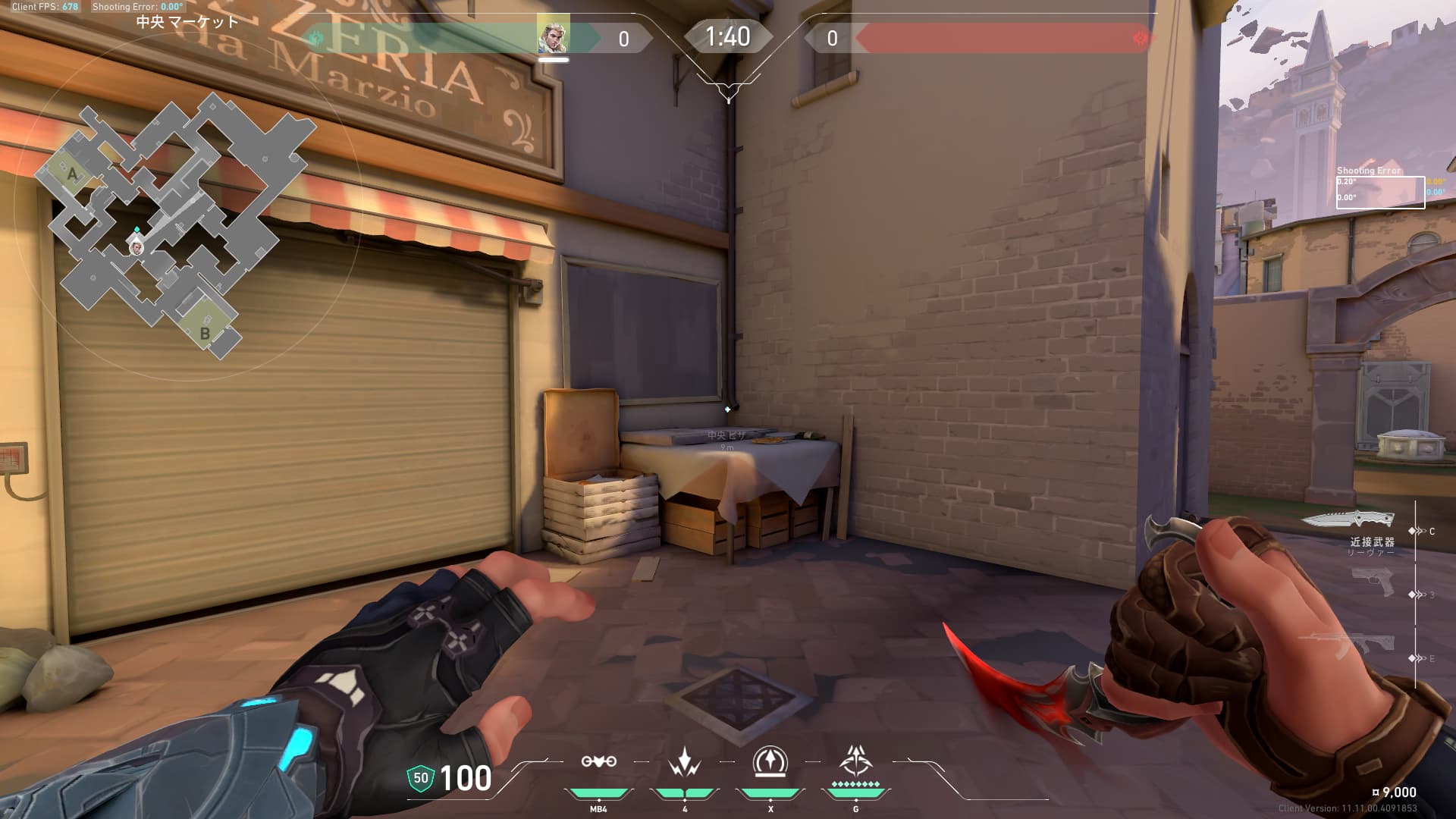The image size is (1456, 819).
Task: Equip the pistol sidearm slot
Action: [x=1373, y=582]
